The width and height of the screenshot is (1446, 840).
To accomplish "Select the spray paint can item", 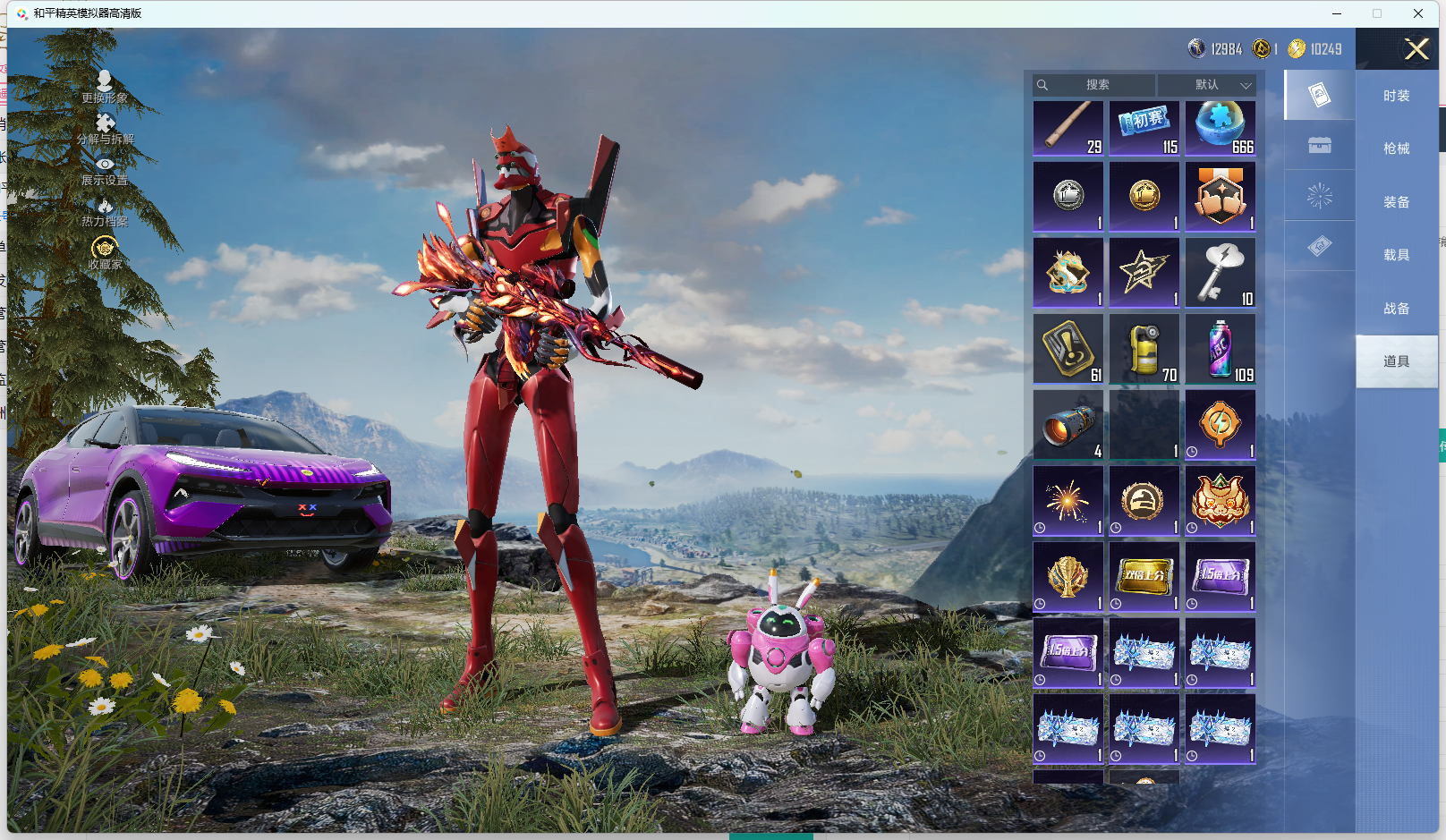I will [x=1221, y=348].
